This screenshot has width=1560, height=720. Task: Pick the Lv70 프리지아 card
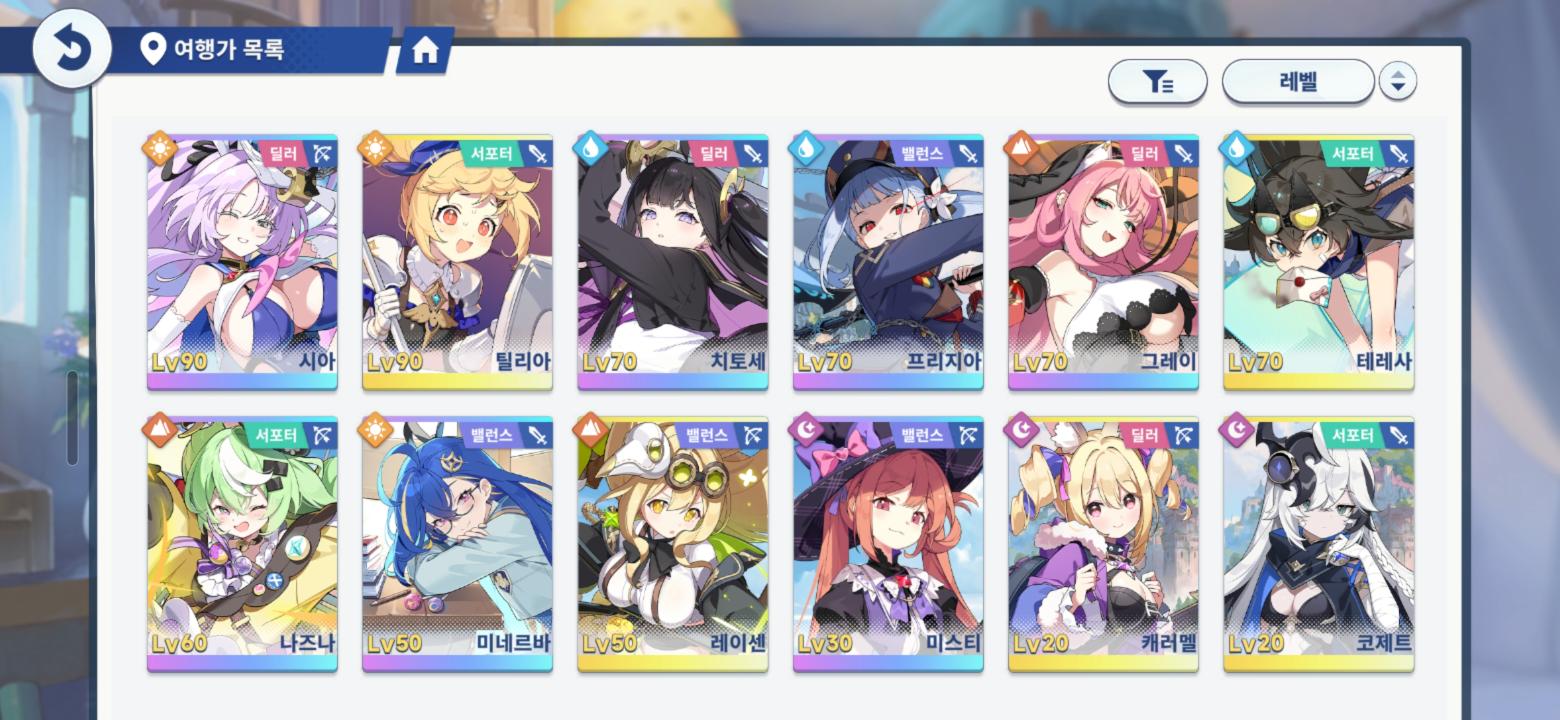[888, 262]
